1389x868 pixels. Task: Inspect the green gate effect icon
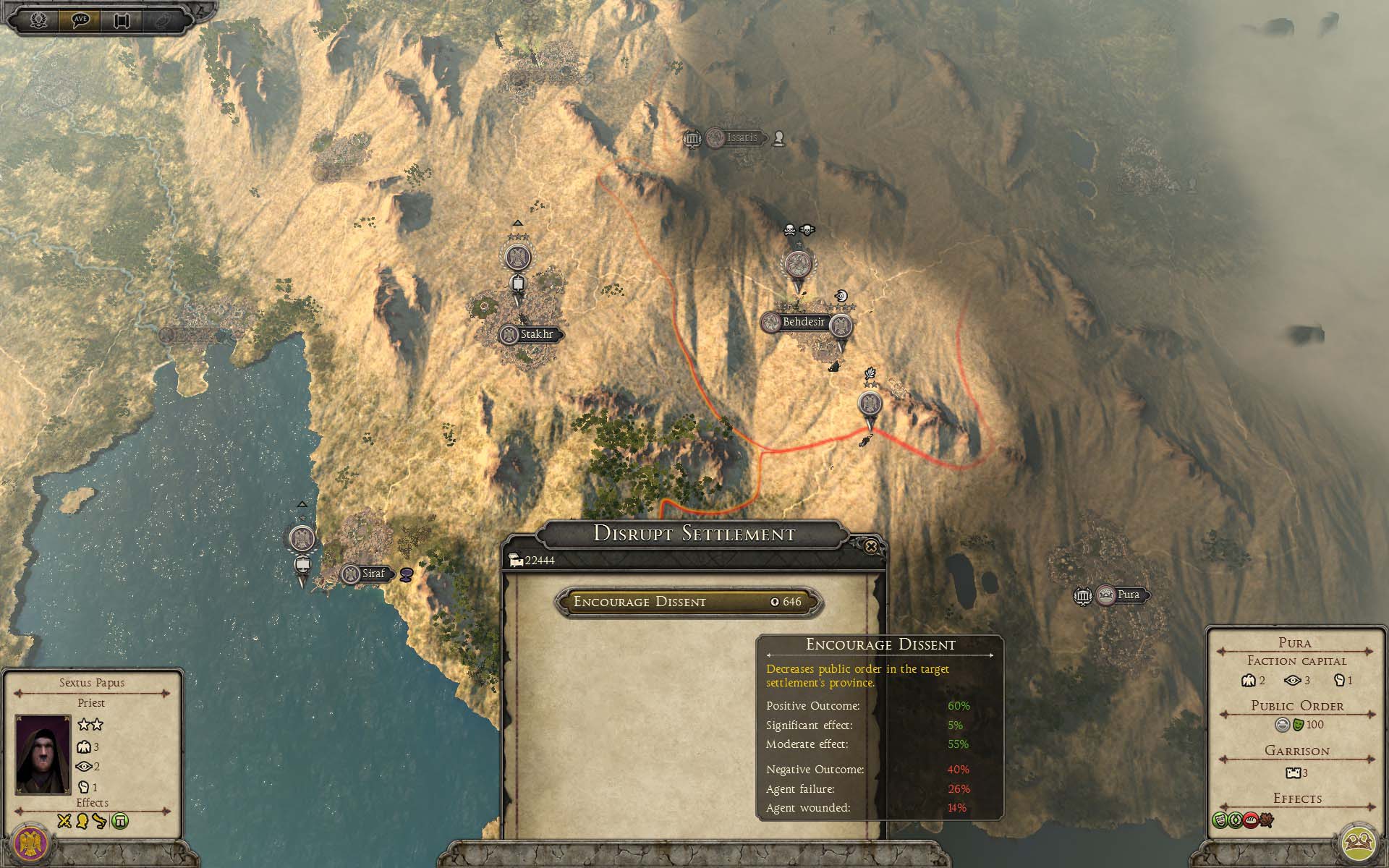[121, 821]
